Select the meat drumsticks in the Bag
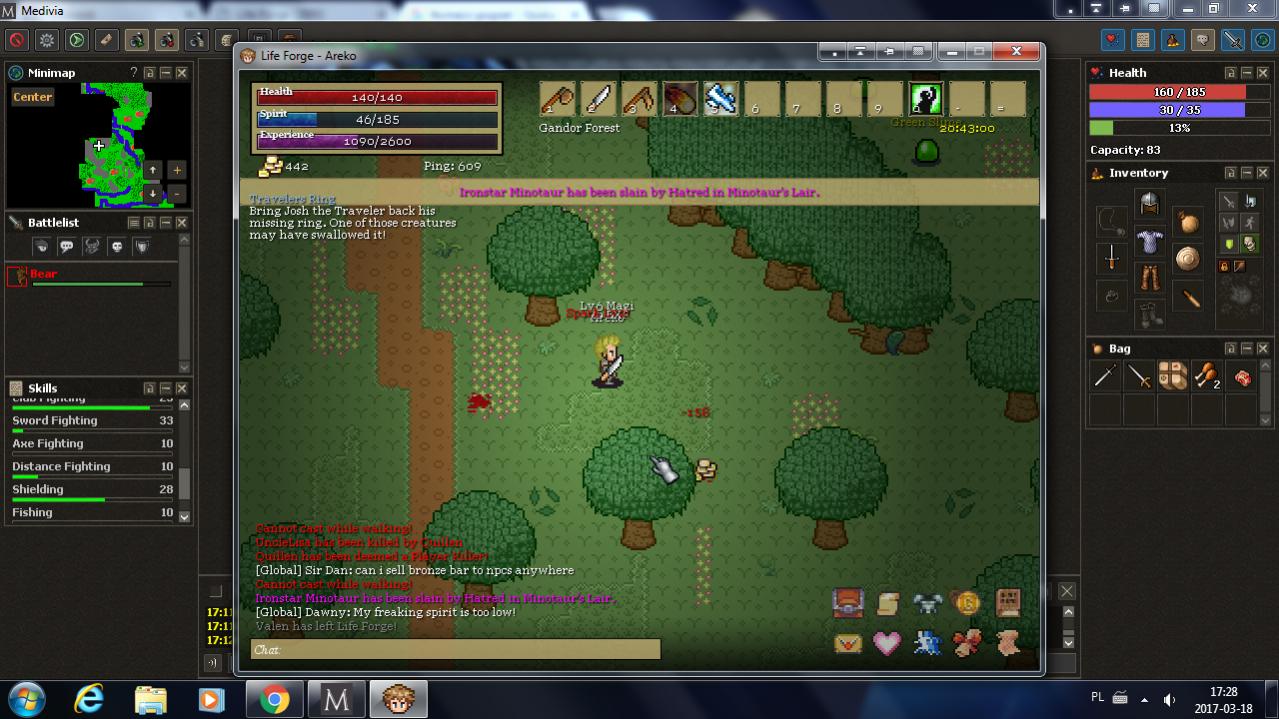Image resolution: width=1279 pixels, height=719 pixels. (x=1207, y=377)
